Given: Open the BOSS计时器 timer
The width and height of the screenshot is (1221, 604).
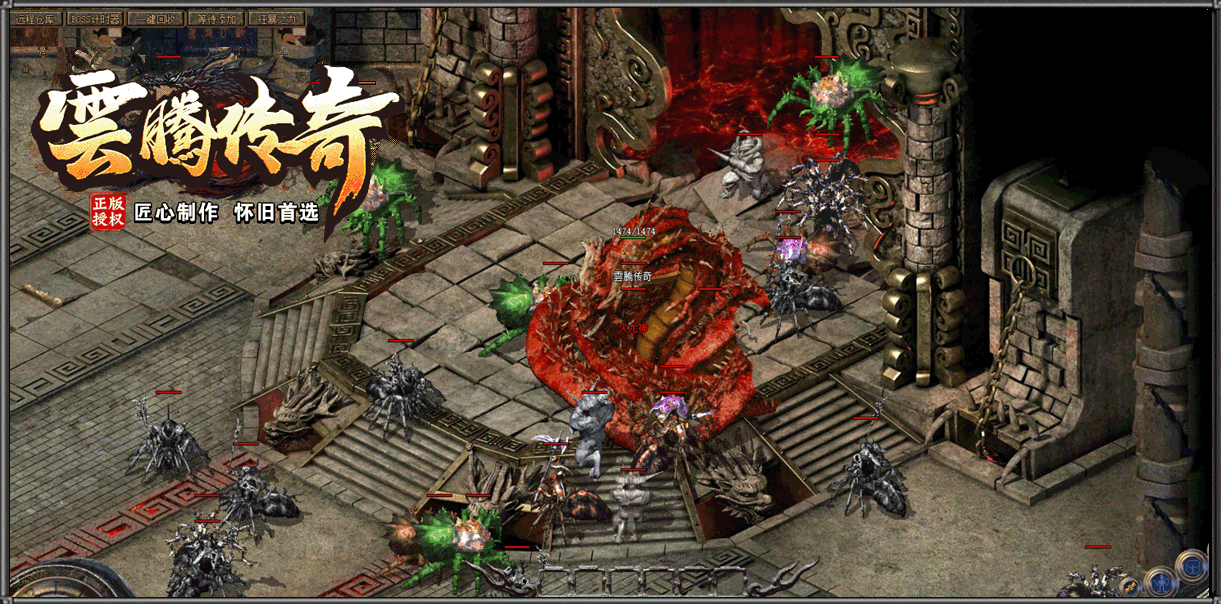Looking at the screenshot, I should pyautogui.click(x=96, y=18).
